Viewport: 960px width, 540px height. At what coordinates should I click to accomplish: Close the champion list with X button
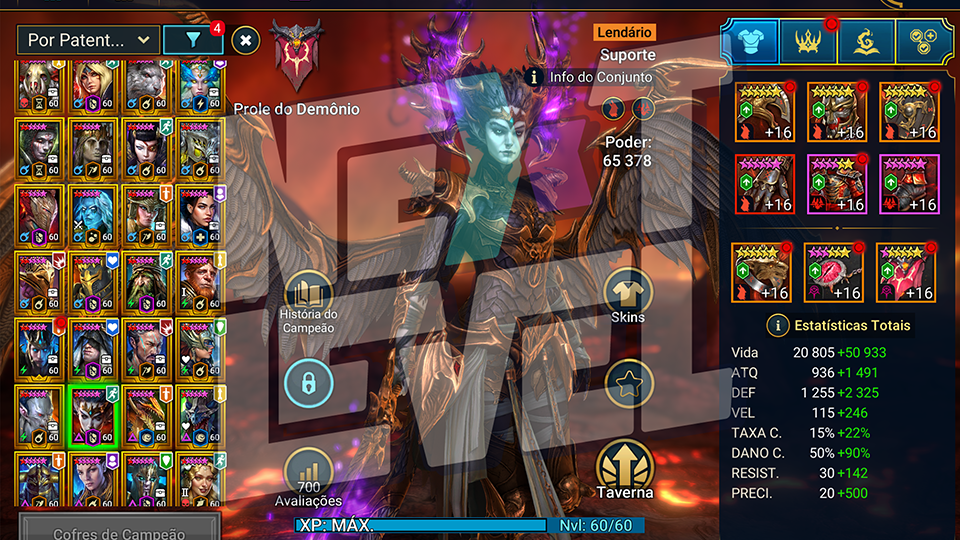pos(246,40)
